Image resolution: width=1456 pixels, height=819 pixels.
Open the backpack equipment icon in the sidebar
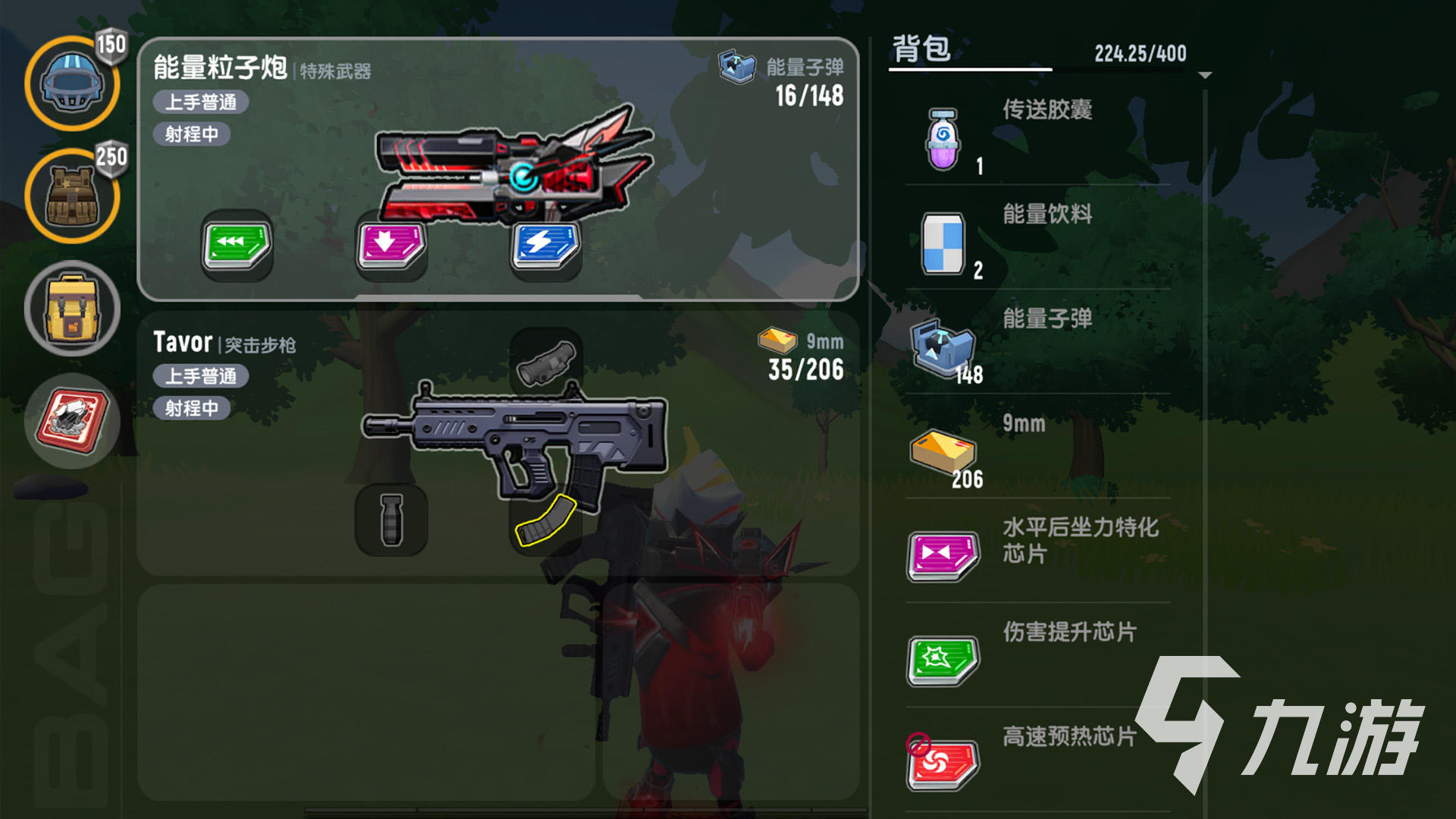pos(73,307)
